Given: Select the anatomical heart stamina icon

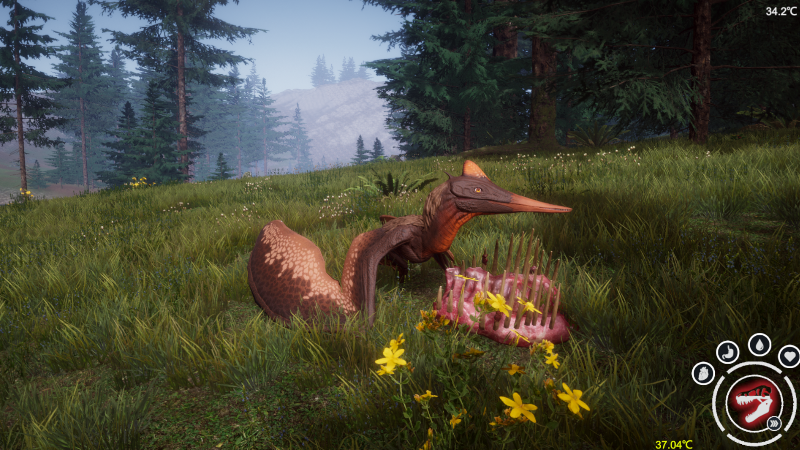Looking at the screenshot, I should (x=704, y=373).
